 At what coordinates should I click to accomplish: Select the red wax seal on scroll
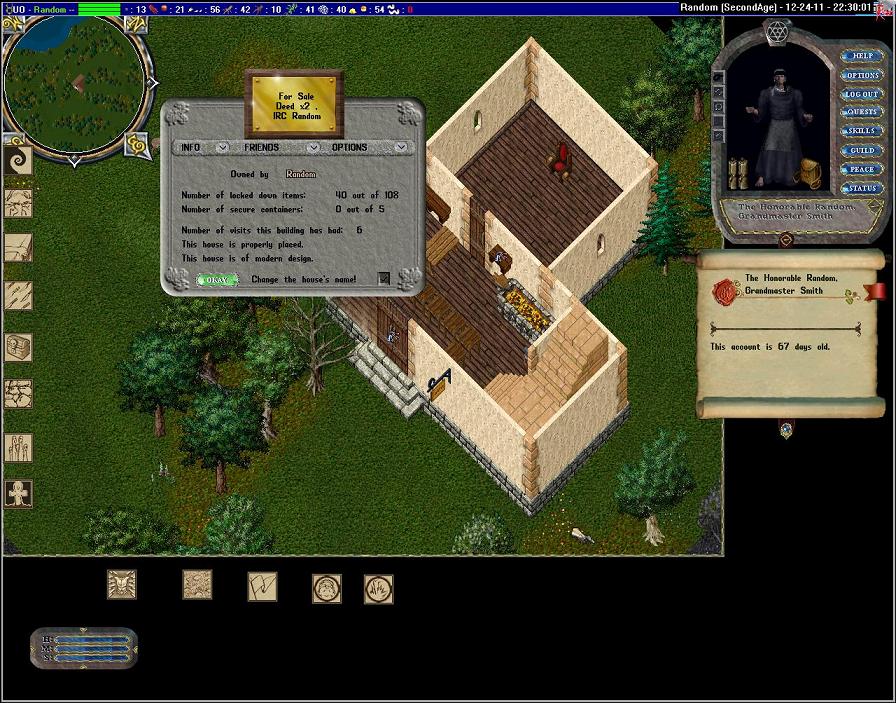coord(725,292)
